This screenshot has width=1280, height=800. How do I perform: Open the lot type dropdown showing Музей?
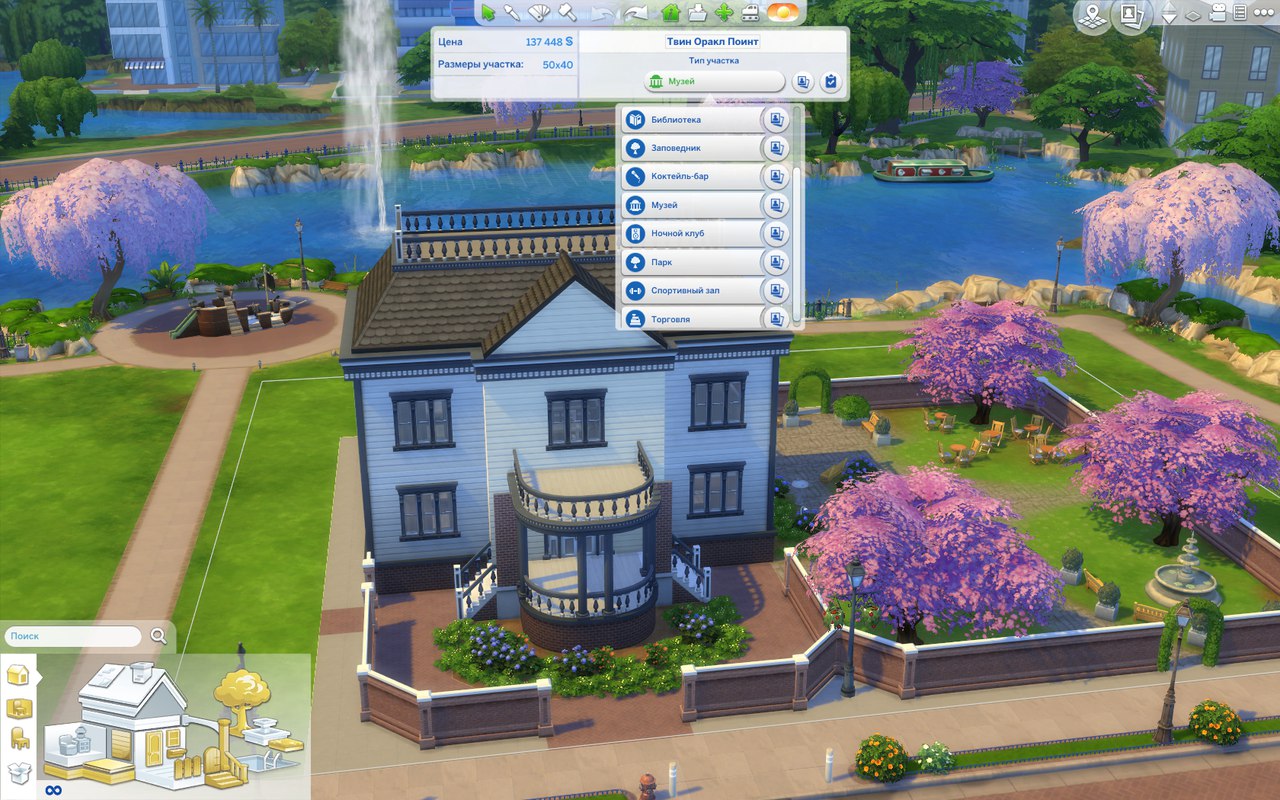(714, 82)
